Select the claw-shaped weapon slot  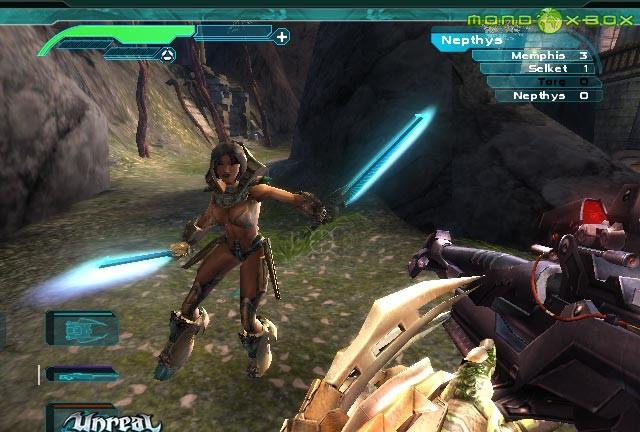82,328
